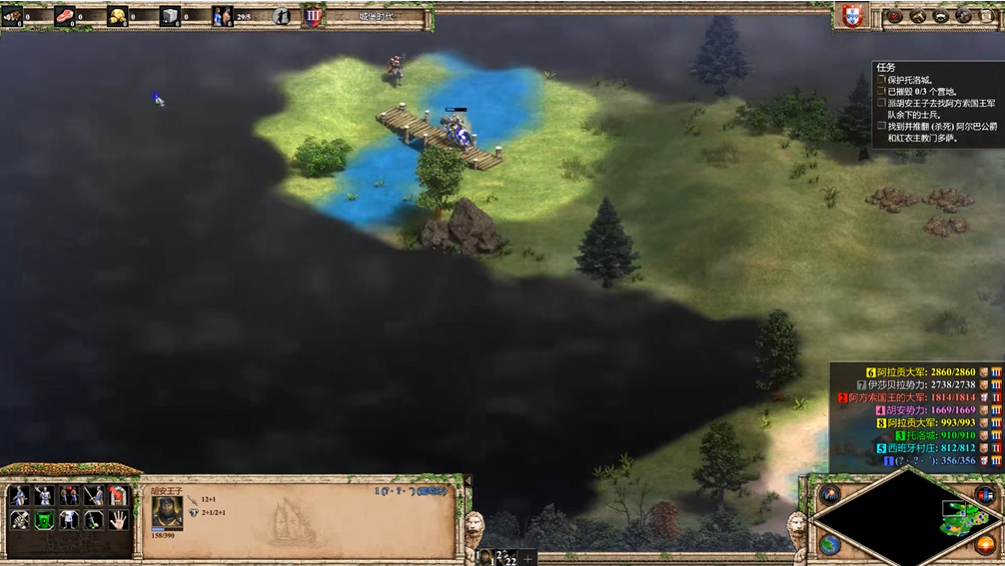Click the minimap sunburst button
The image size is (1005, 566).
(985, 545)
